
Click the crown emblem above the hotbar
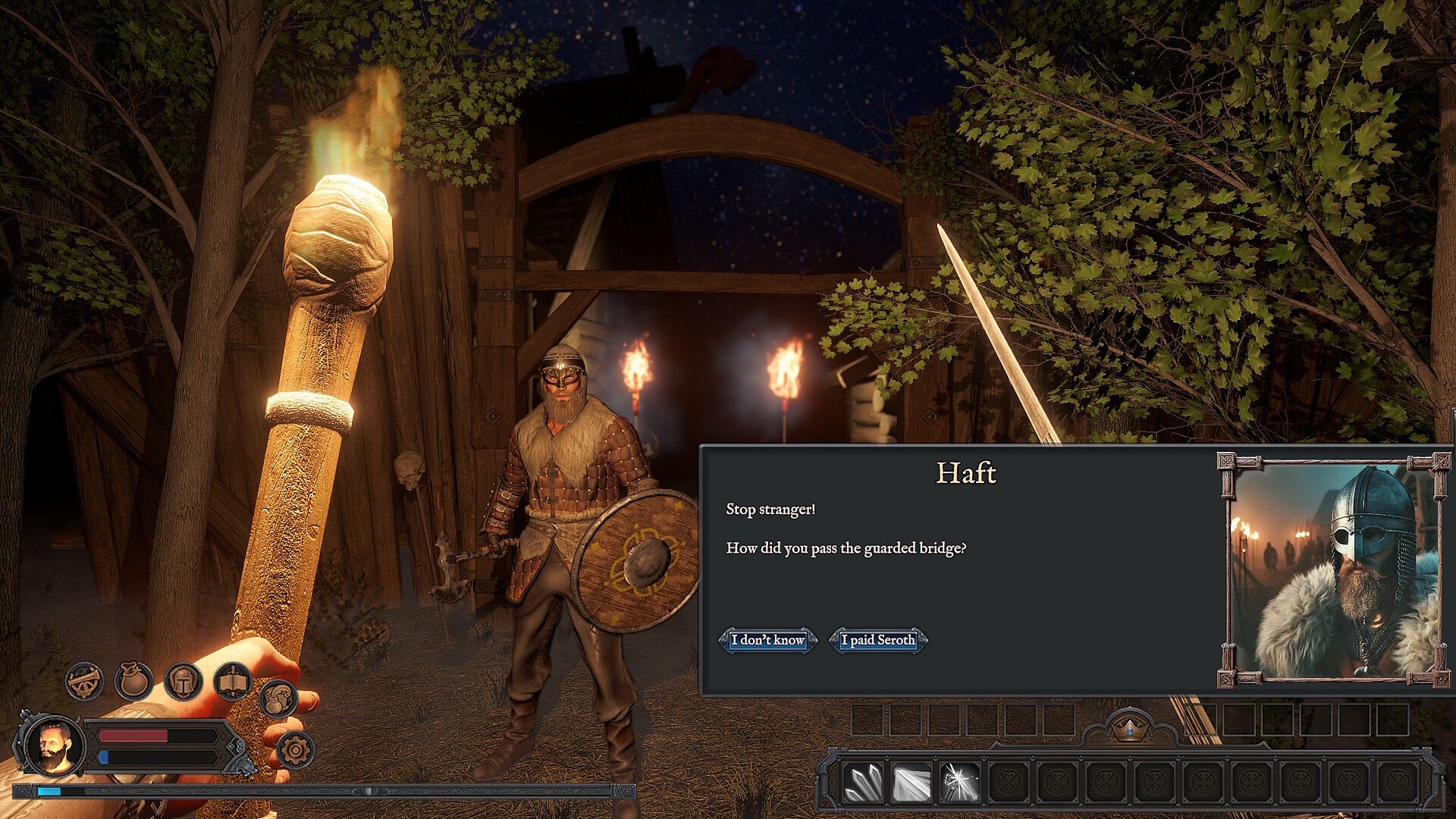pyautogui.click(x=1129, y=729)
